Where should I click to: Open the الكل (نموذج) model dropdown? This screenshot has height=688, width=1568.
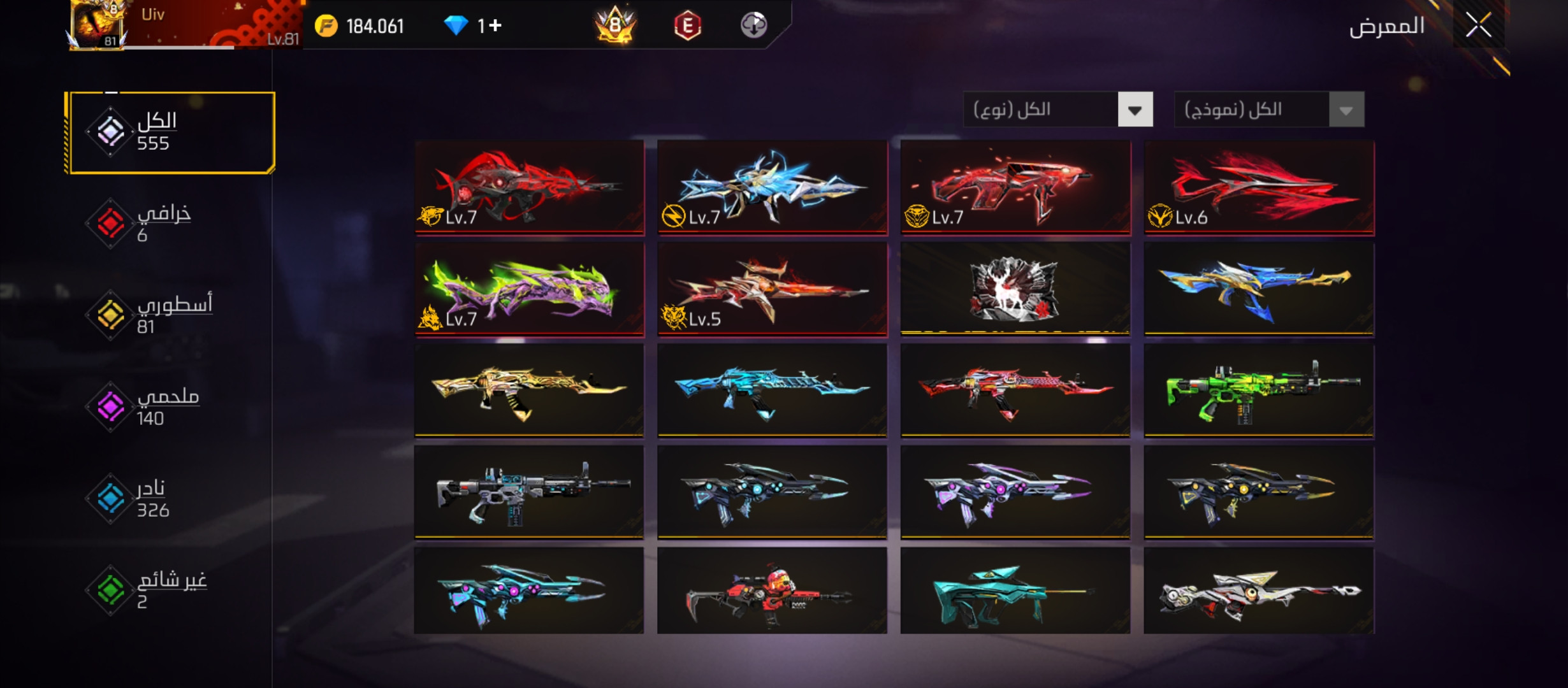click(x=1268, y=110)
